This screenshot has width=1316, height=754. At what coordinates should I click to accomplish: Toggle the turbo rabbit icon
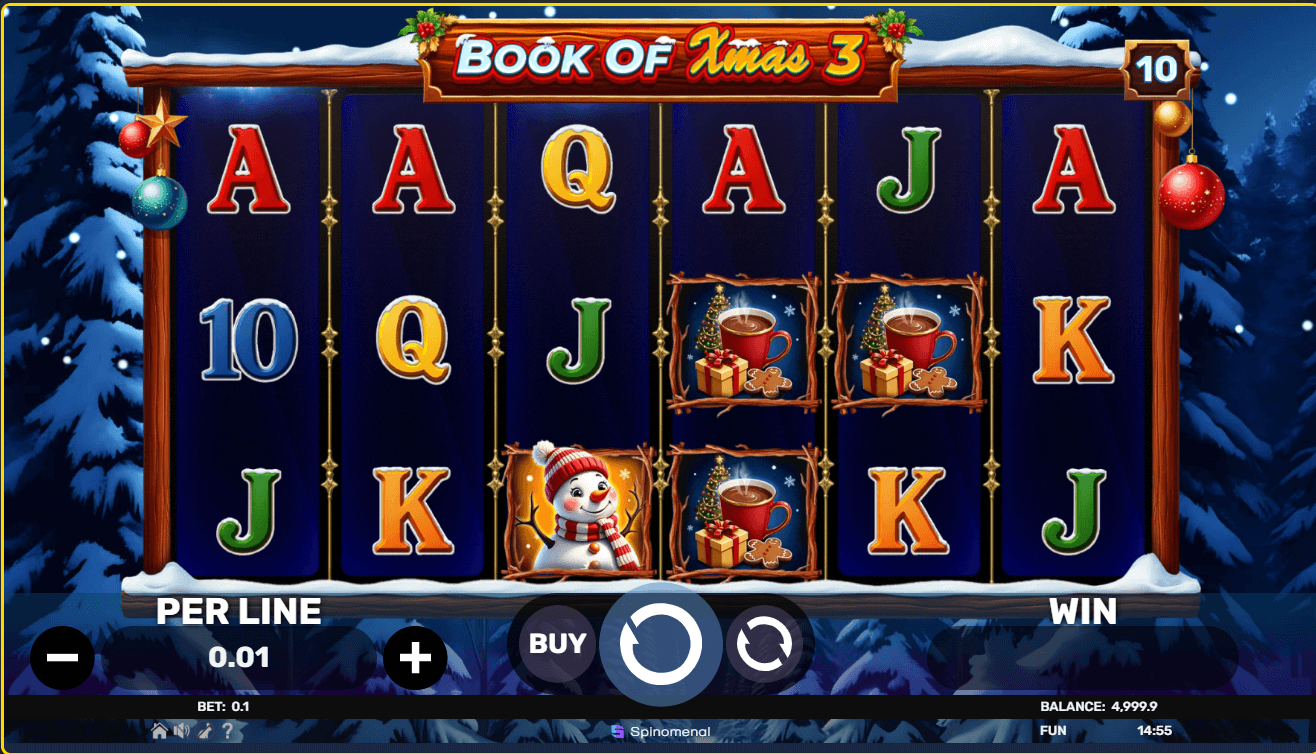[x=206, y=731]
